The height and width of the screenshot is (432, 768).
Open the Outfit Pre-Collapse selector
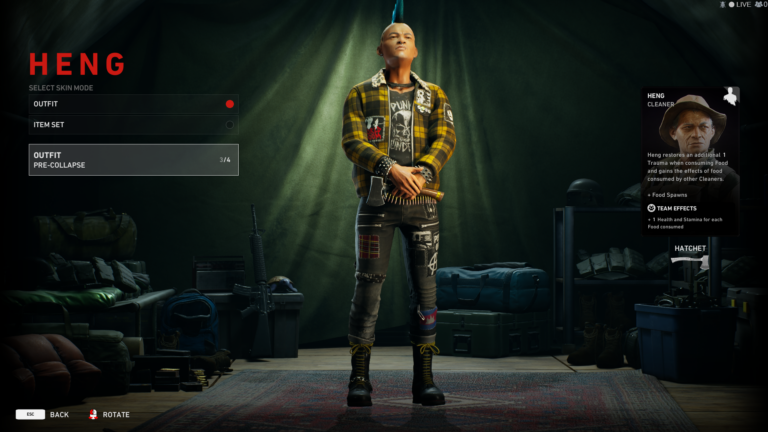point(133,160)
